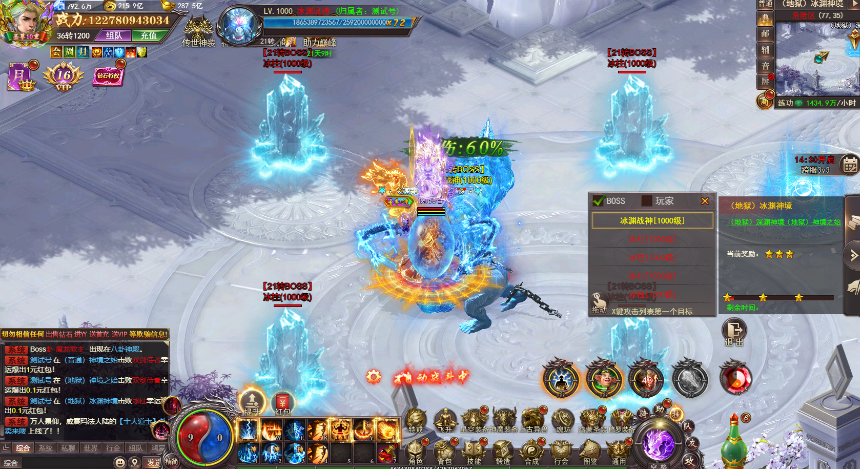Open the VIP 16 badge
860x469 pixels.
point(65,74)
